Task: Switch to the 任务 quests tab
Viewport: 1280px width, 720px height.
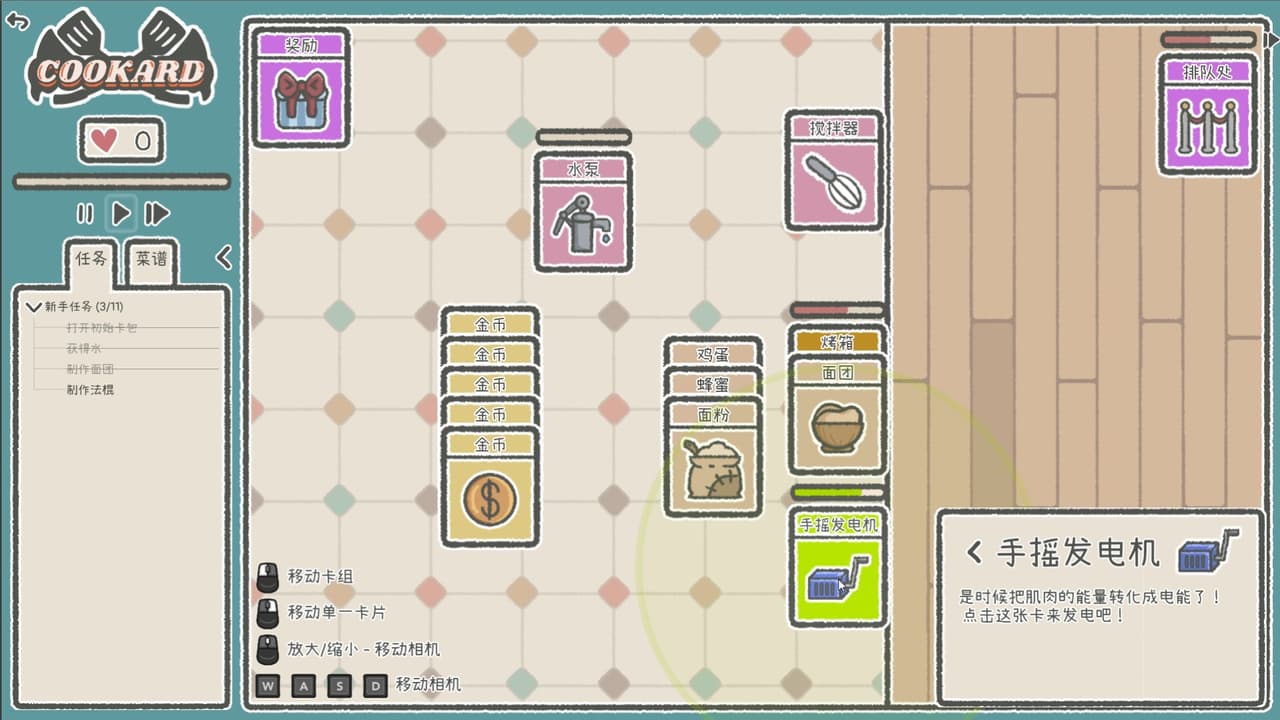Action: [x=91, y=259]
